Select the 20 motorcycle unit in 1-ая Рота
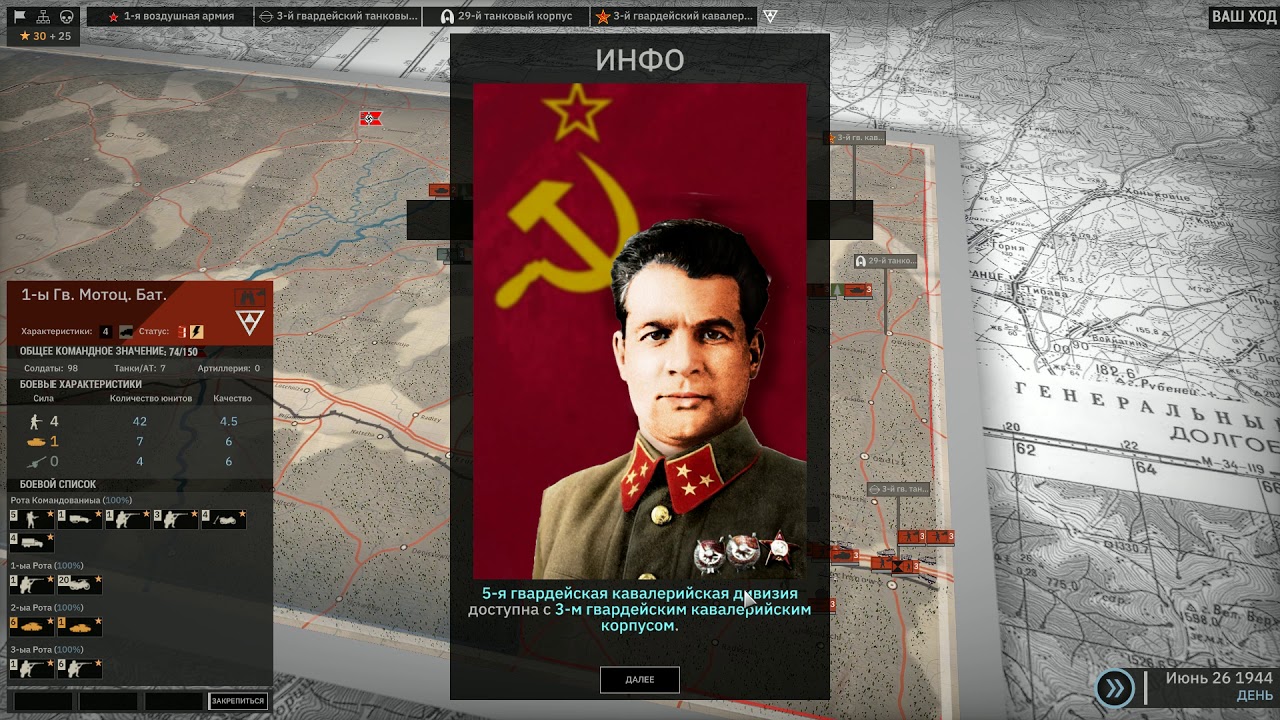 (79, 583)
